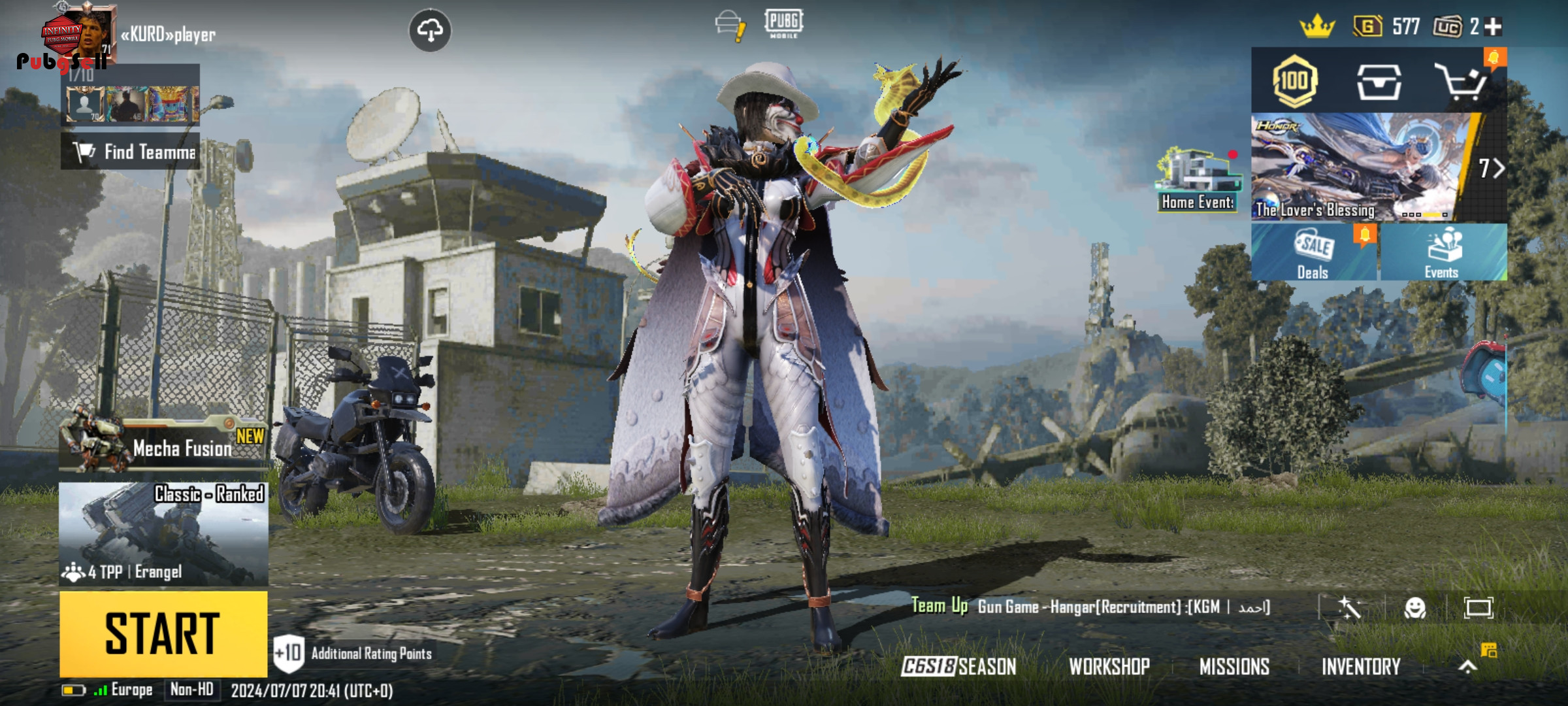The height and width of the screenshot is (706, 1568).
Task: Add UC with the plus button
Action: click(x=1494, y=27)
